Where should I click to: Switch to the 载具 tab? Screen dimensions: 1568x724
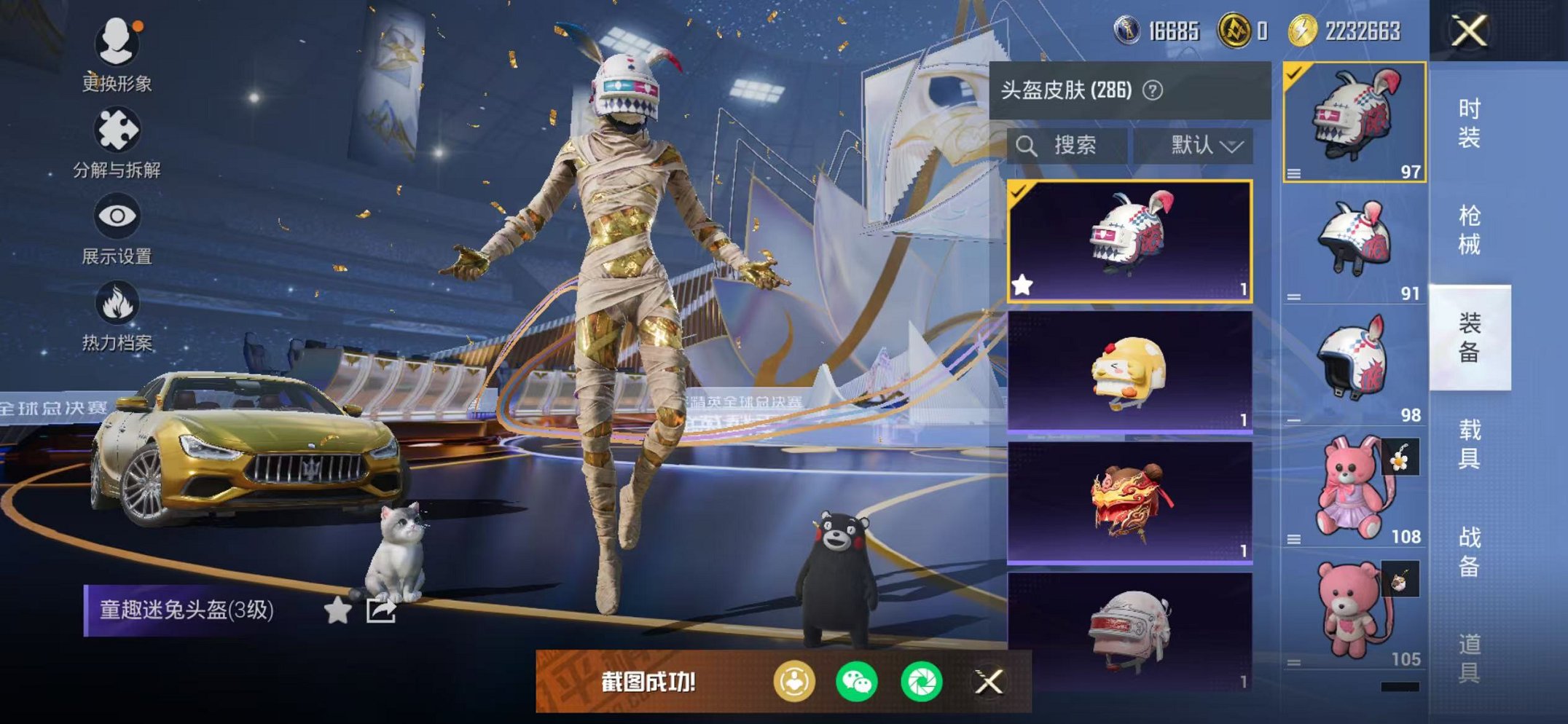click(1469, 444)
